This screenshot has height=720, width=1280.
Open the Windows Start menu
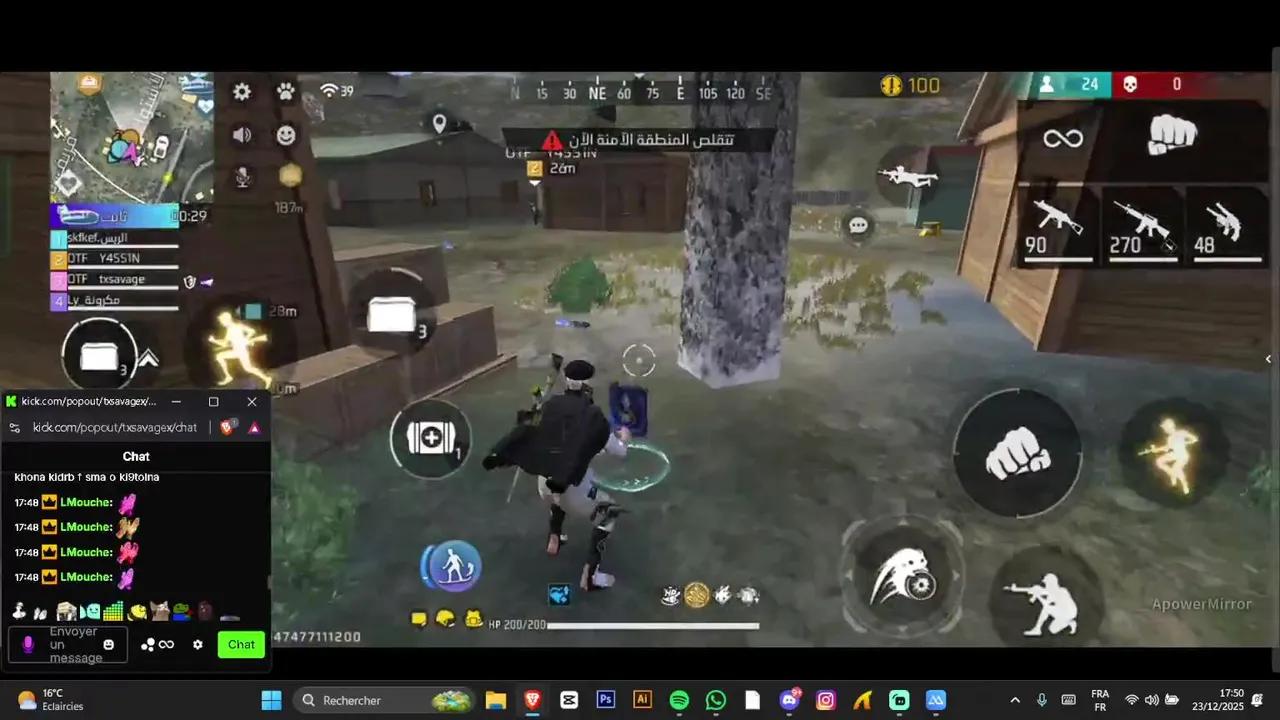tap(271, 700)
